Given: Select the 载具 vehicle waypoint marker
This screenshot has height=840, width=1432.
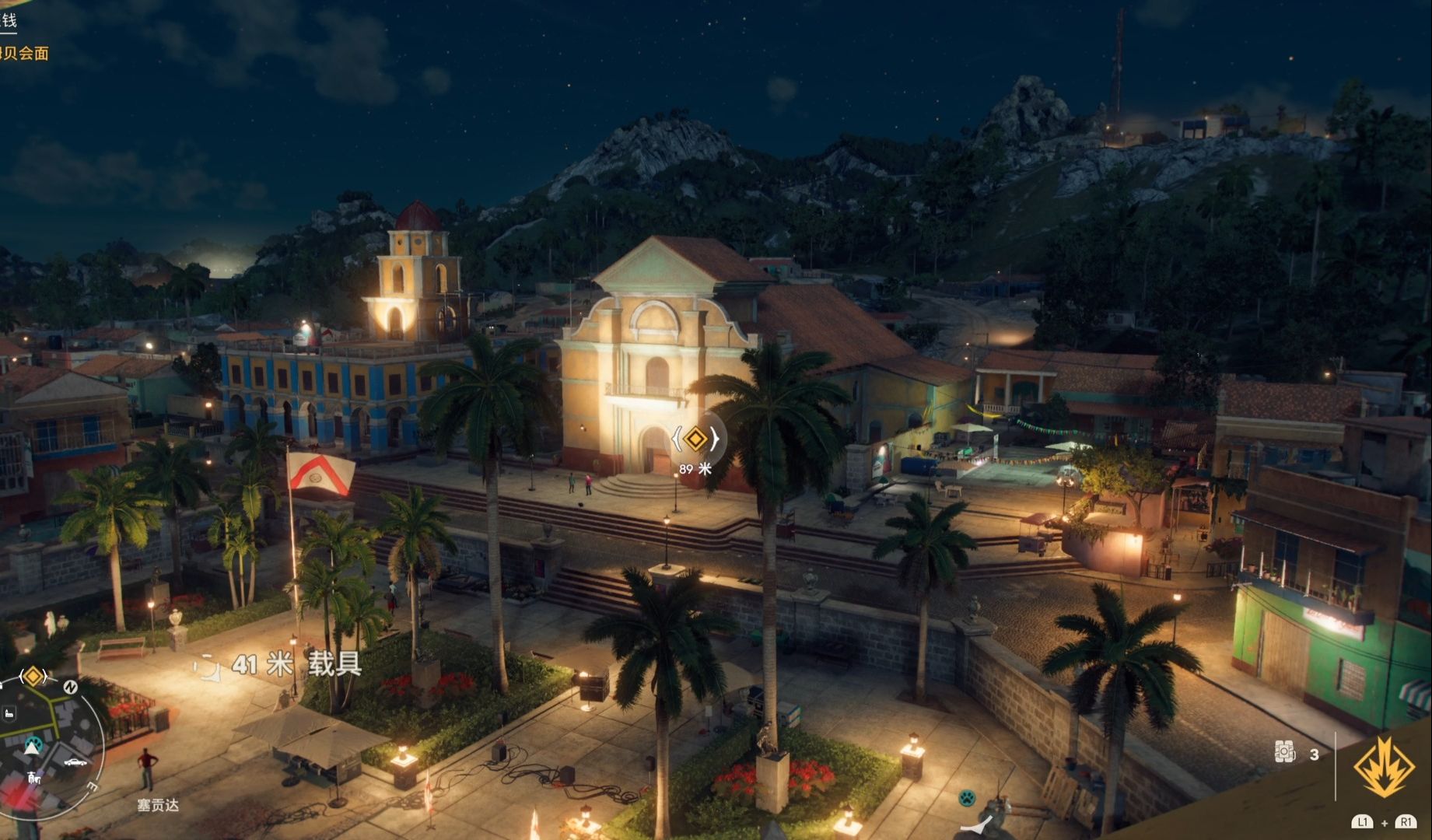Looking at the screenshot, I should tap(207, 666).
